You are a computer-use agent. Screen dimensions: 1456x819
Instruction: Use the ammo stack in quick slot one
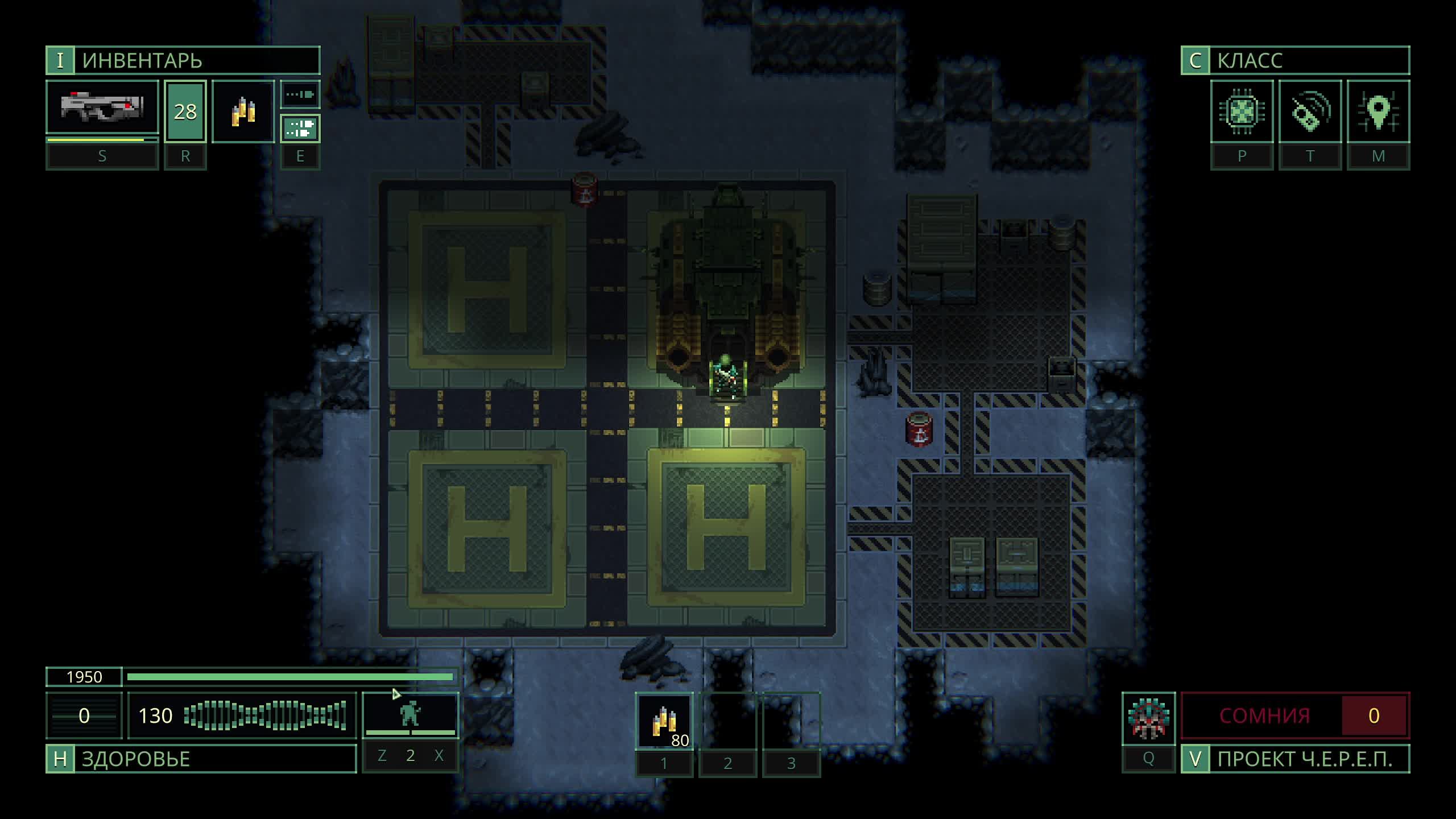(664, 721)
